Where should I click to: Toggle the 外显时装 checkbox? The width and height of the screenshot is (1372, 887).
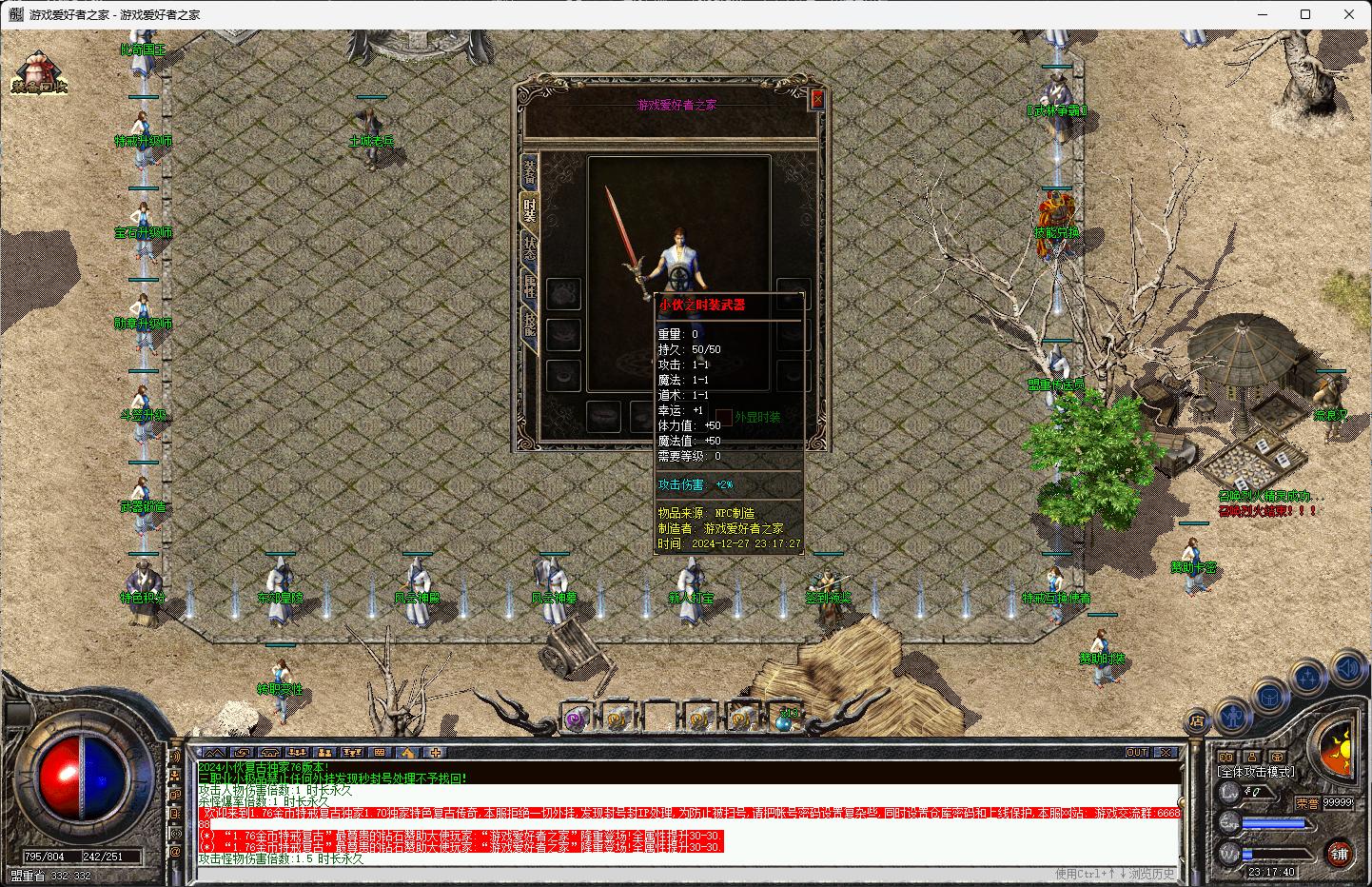click(x=724, y=417)
